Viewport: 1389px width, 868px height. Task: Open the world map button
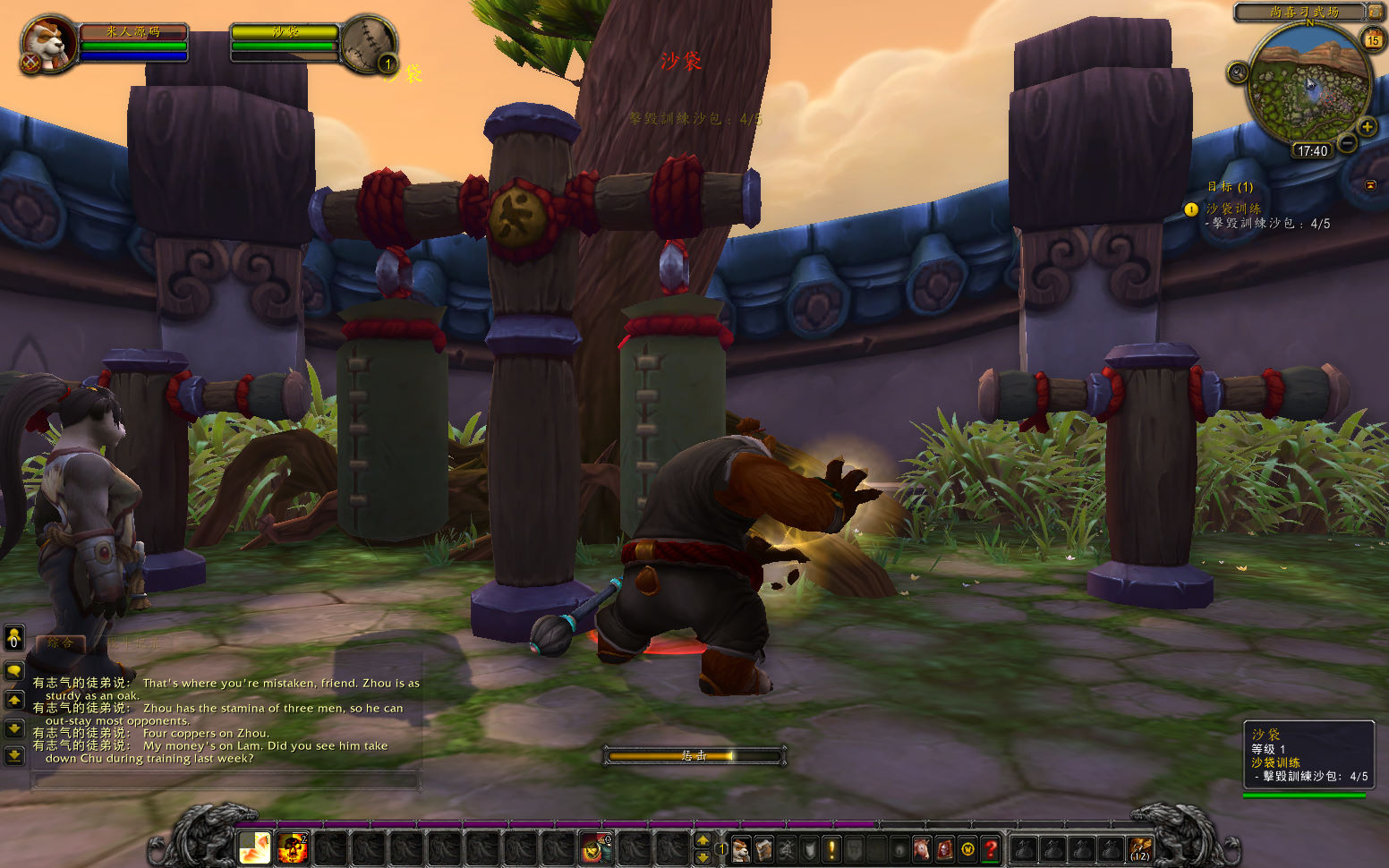click(1375, 12)
